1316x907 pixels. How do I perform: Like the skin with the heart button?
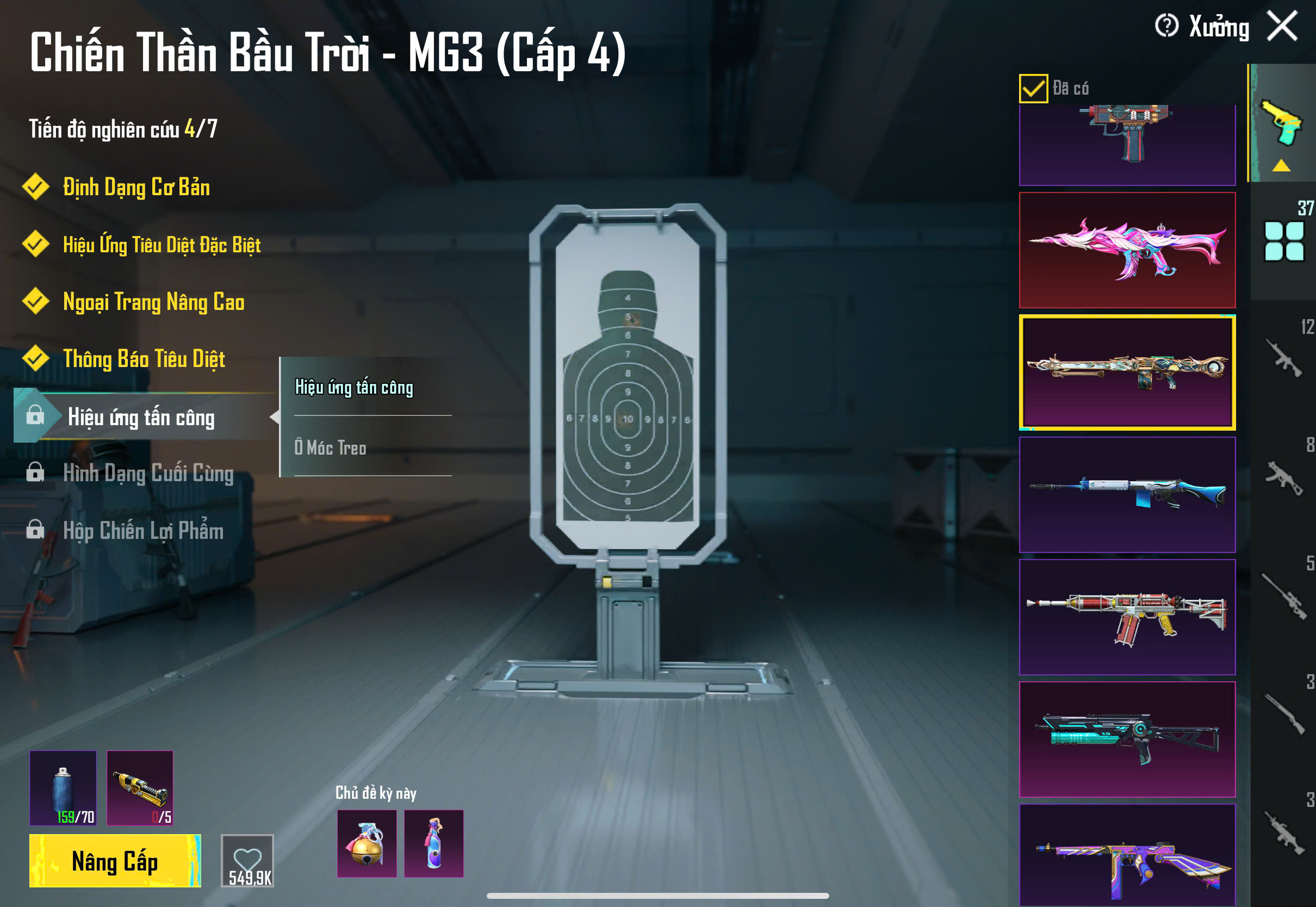tap(247, 860)
